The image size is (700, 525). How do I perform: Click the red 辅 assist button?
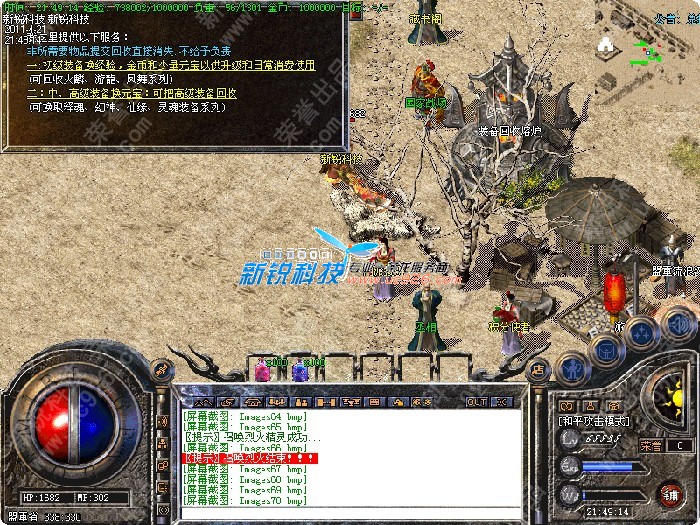(669, 493)
